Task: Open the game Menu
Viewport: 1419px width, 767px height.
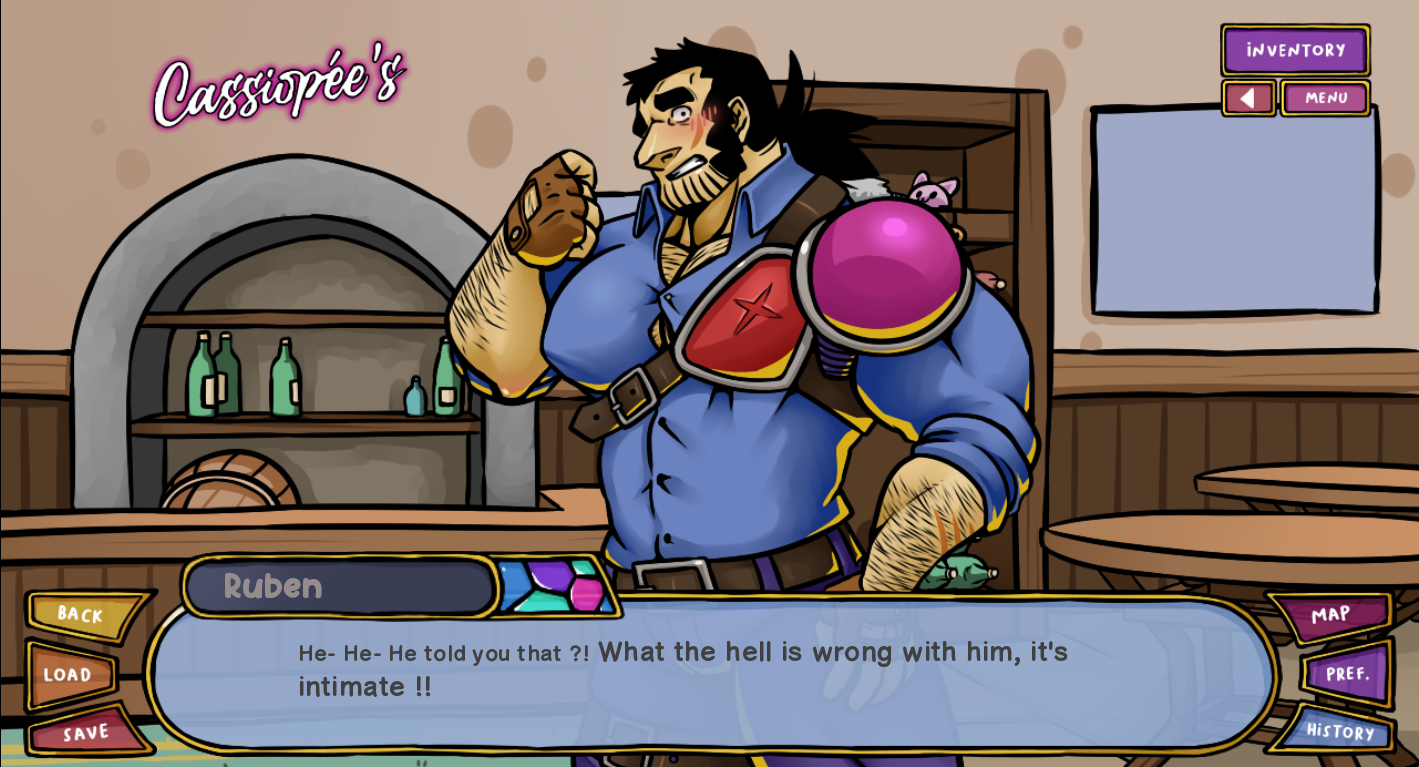Action: click(1325, 98)
